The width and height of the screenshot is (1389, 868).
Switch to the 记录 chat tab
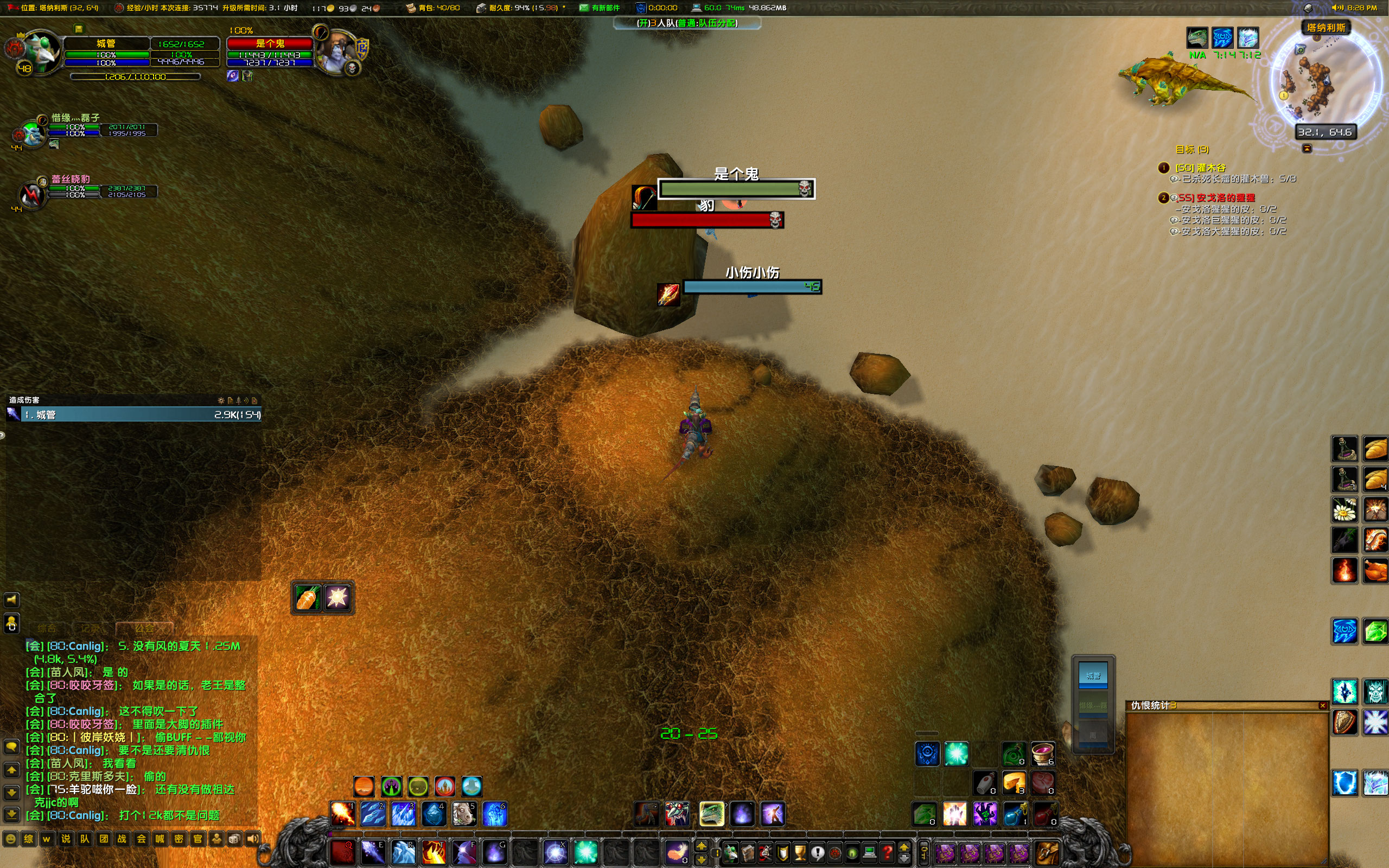[x=91, y=628]
